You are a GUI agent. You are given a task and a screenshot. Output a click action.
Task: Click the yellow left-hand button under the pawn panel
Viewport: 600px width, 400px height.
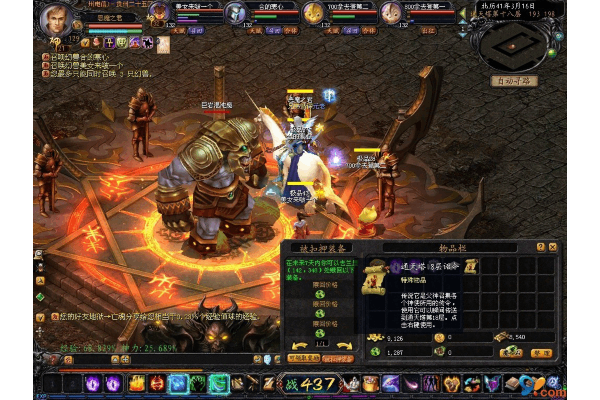click(303, 357)
